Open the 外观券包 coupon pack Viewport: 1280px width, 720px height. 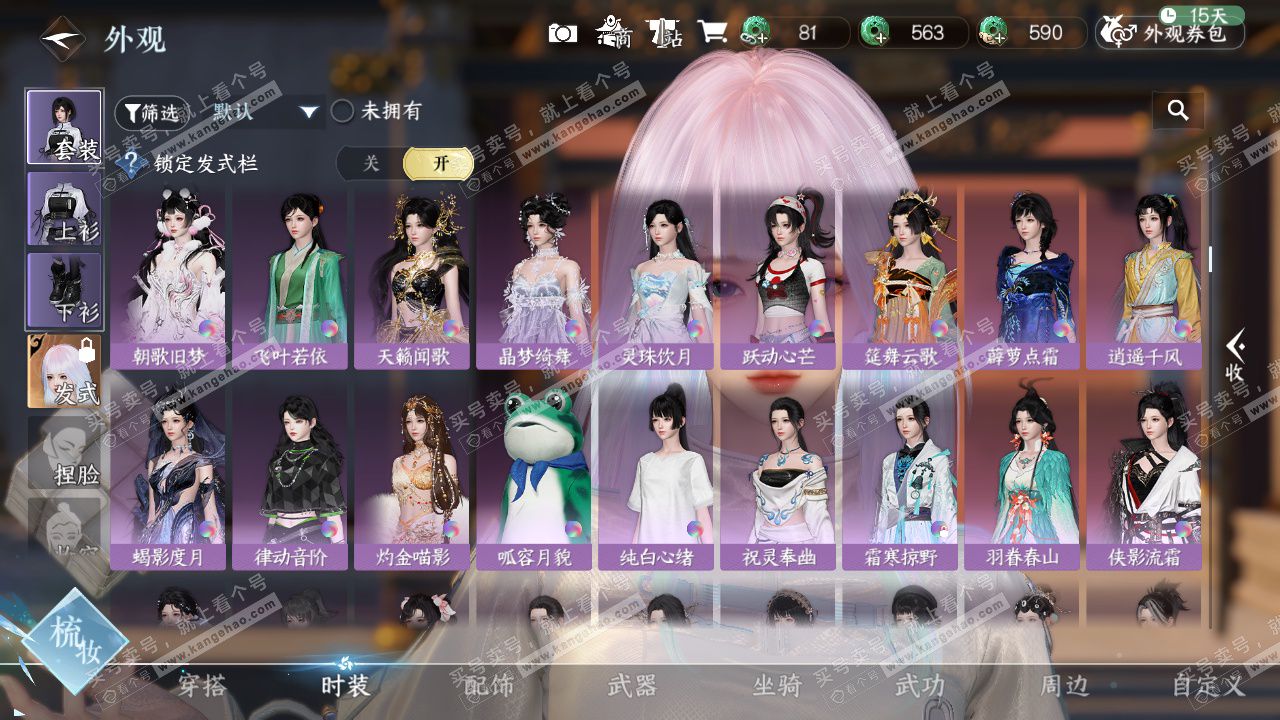pos(1170,33)
